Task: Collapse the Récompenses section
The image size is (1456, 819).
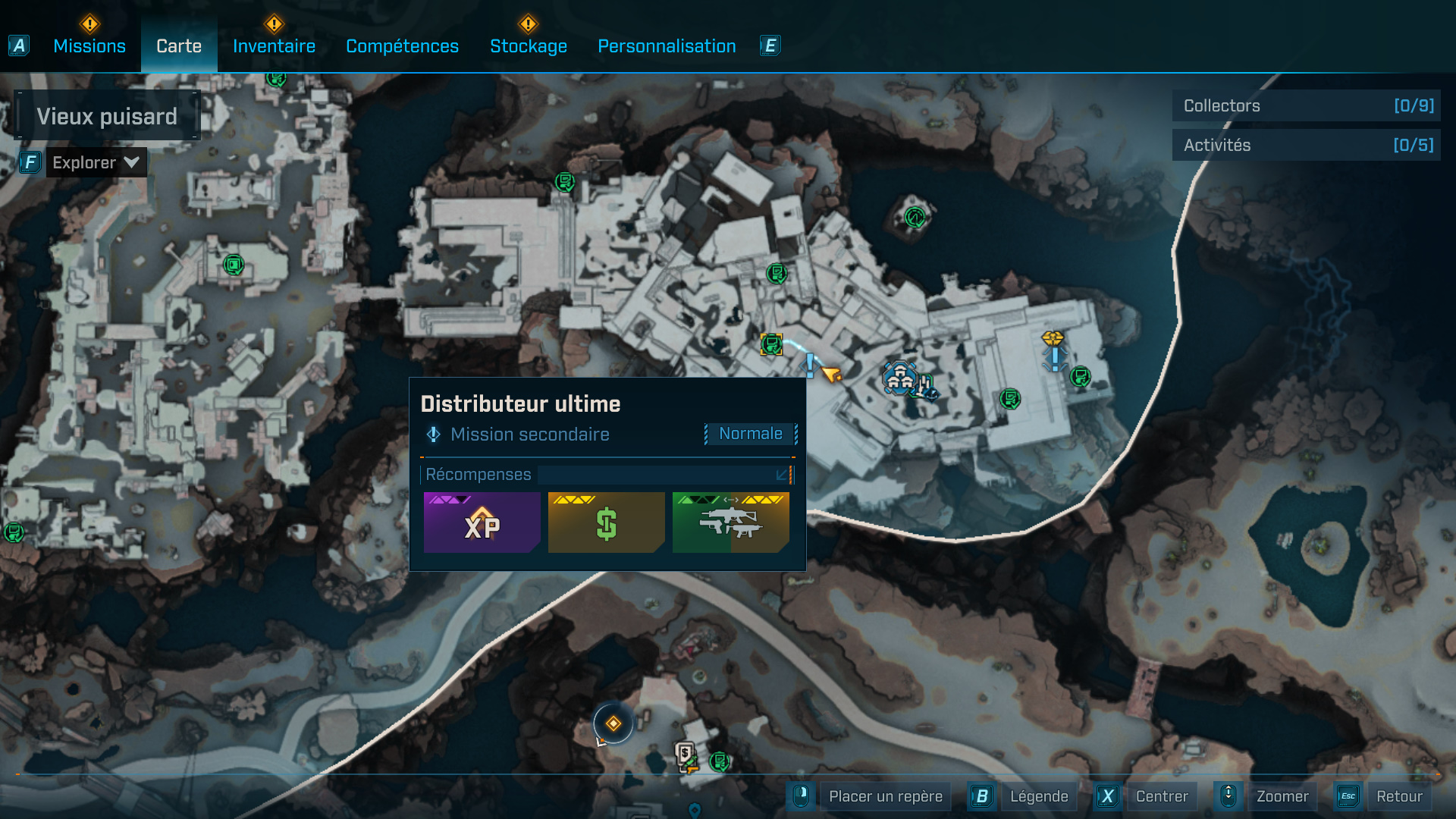Action: pos(781,475)
